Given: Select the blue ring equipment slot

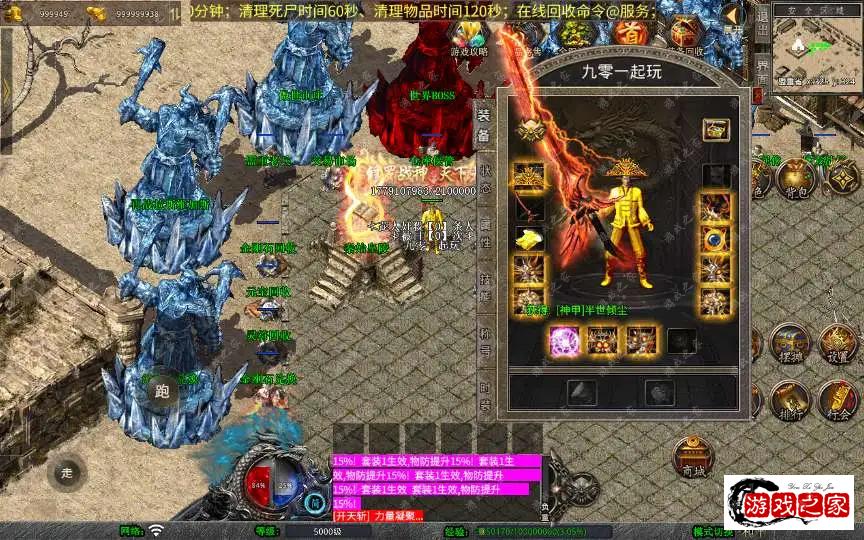Looking at the screenshot, I should pyautogui.click(x=714, y=239).
